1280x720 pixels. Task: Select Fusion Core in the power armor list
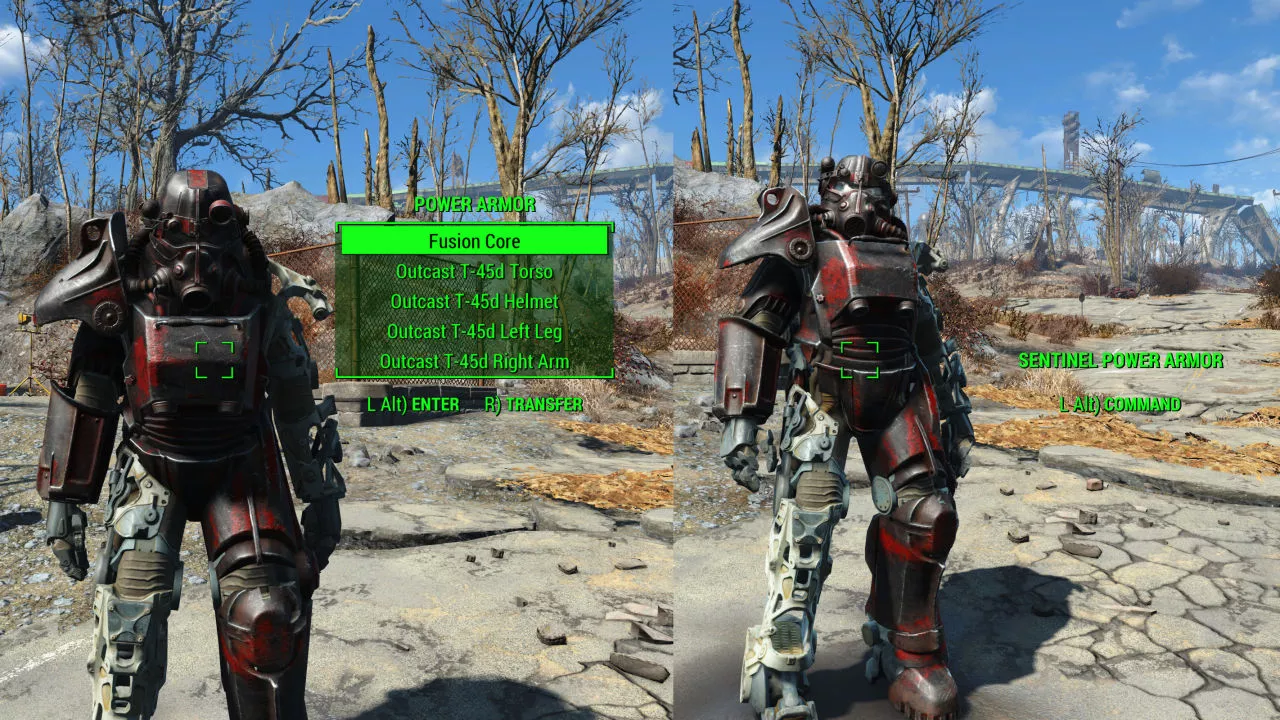[x=474, y=241]
